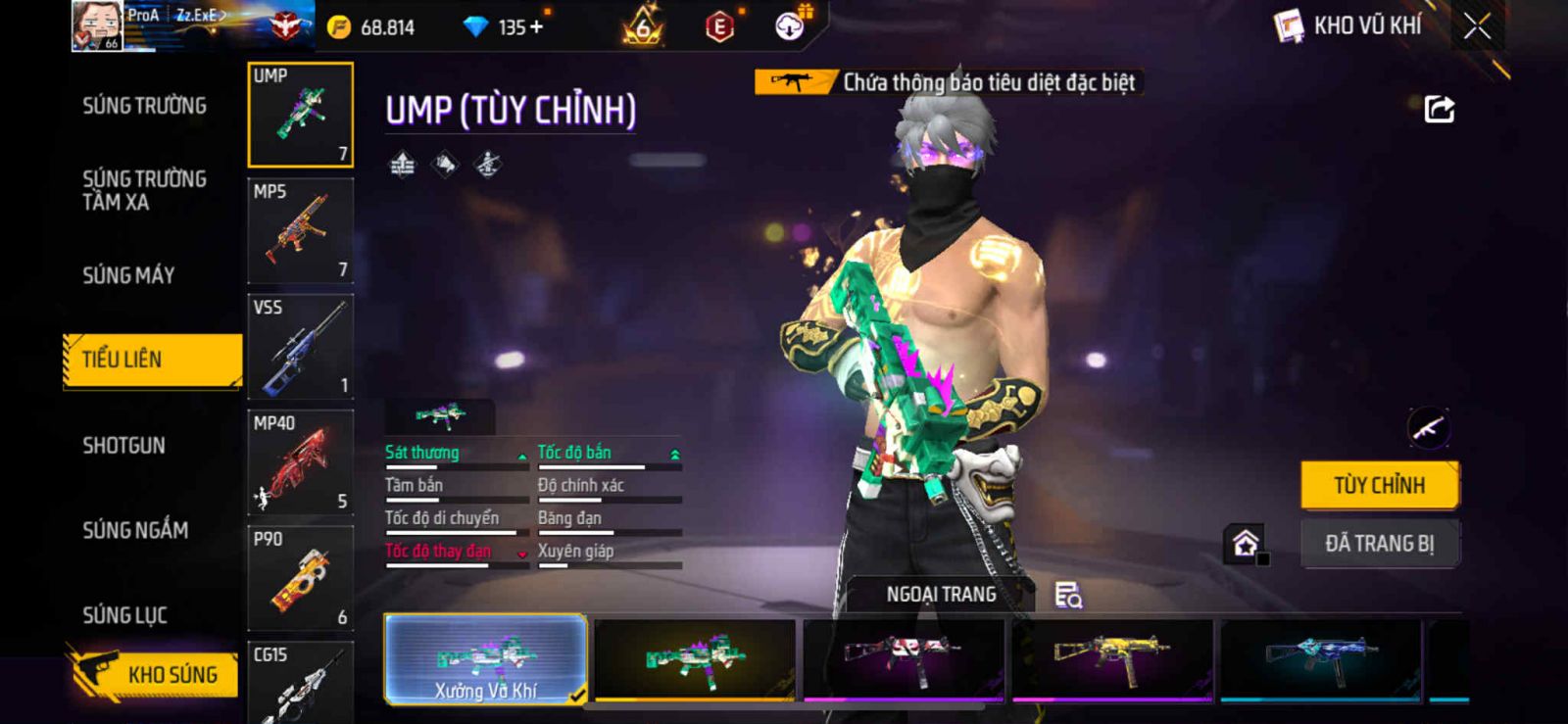
Task: Select the Xưởng Vũ Khí skin tile
Action: click(486, 659)
